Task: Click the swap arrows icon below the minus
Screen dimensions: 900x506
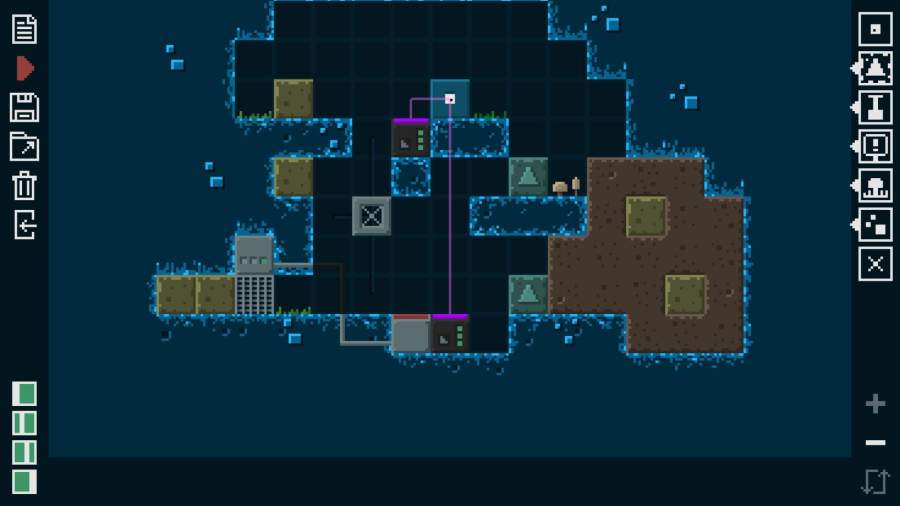Action: (875, 481)
